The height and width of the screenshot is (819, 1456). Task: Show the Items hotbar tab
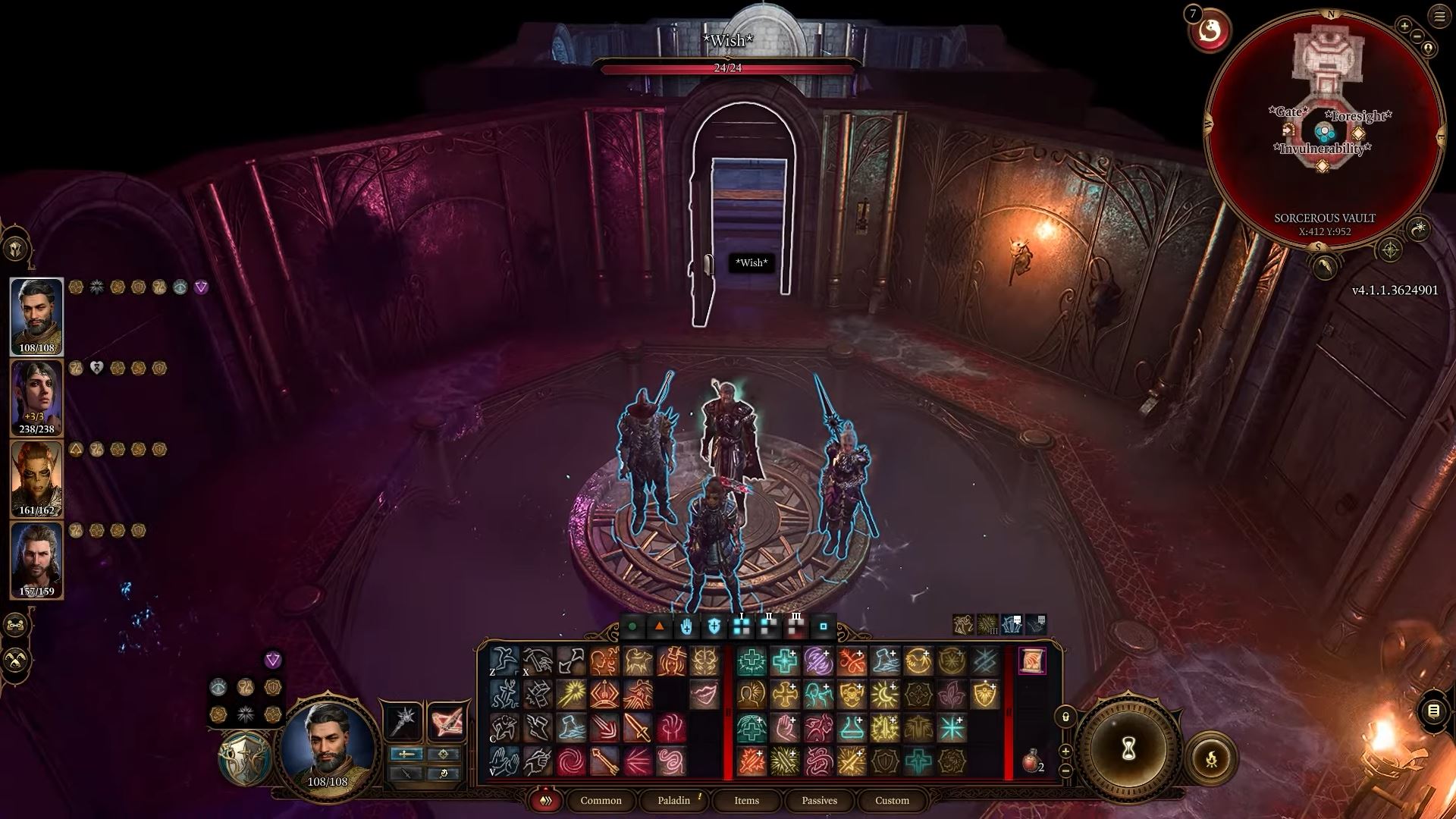point(746,800)
